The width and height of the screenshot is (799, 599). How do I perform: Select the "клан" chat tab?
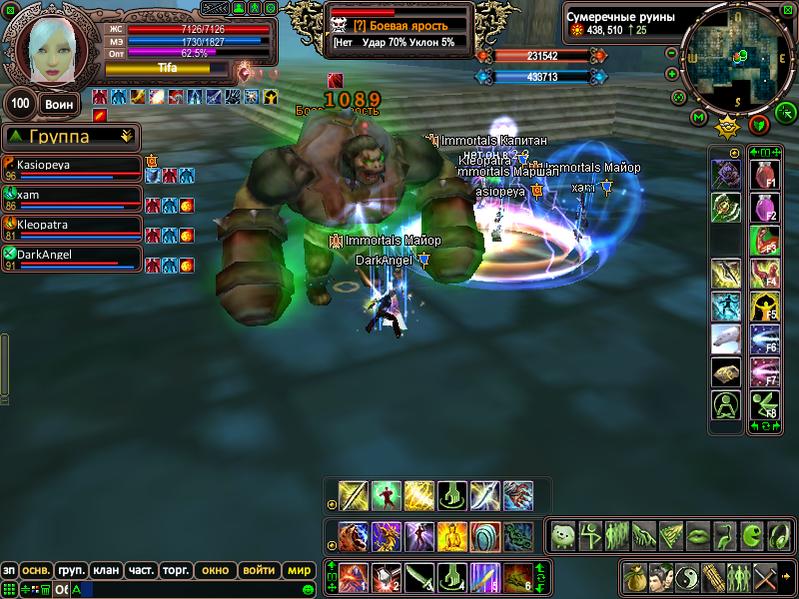click(105, 570)
